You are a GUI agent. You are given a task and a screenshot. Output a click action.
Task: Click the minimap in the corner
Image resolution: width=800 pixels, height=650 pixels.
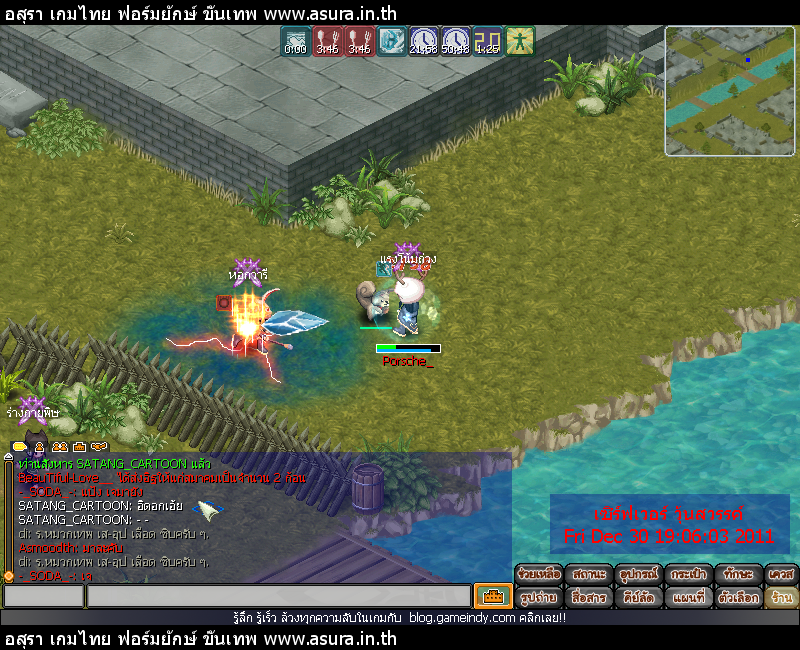[x=730, y=91]
